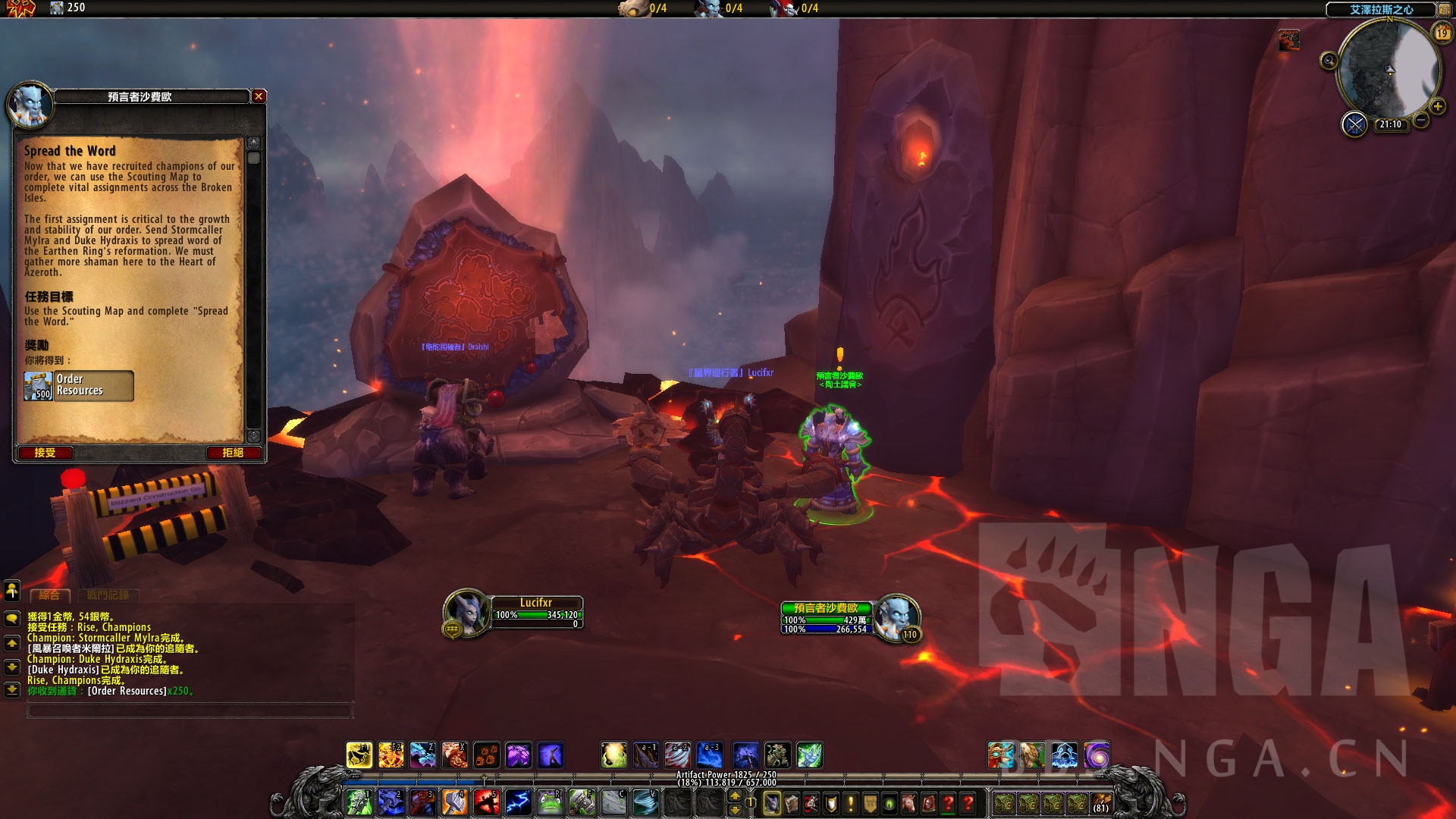1456x819 pixels.
Task: Use the green frog Hex ability
Action: pyautogui.click(x=550, y=802)
